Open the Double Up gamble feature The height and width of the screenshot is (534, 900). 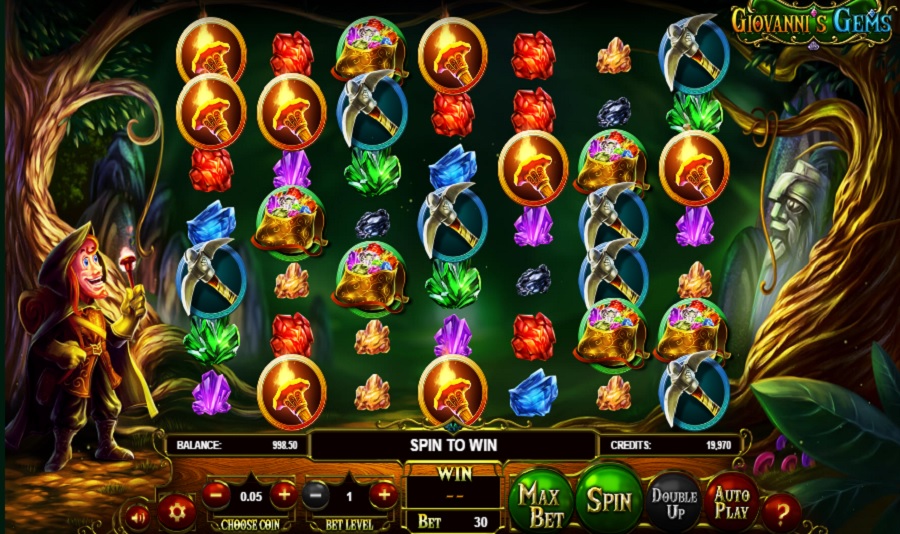click(x=673, y=499)
